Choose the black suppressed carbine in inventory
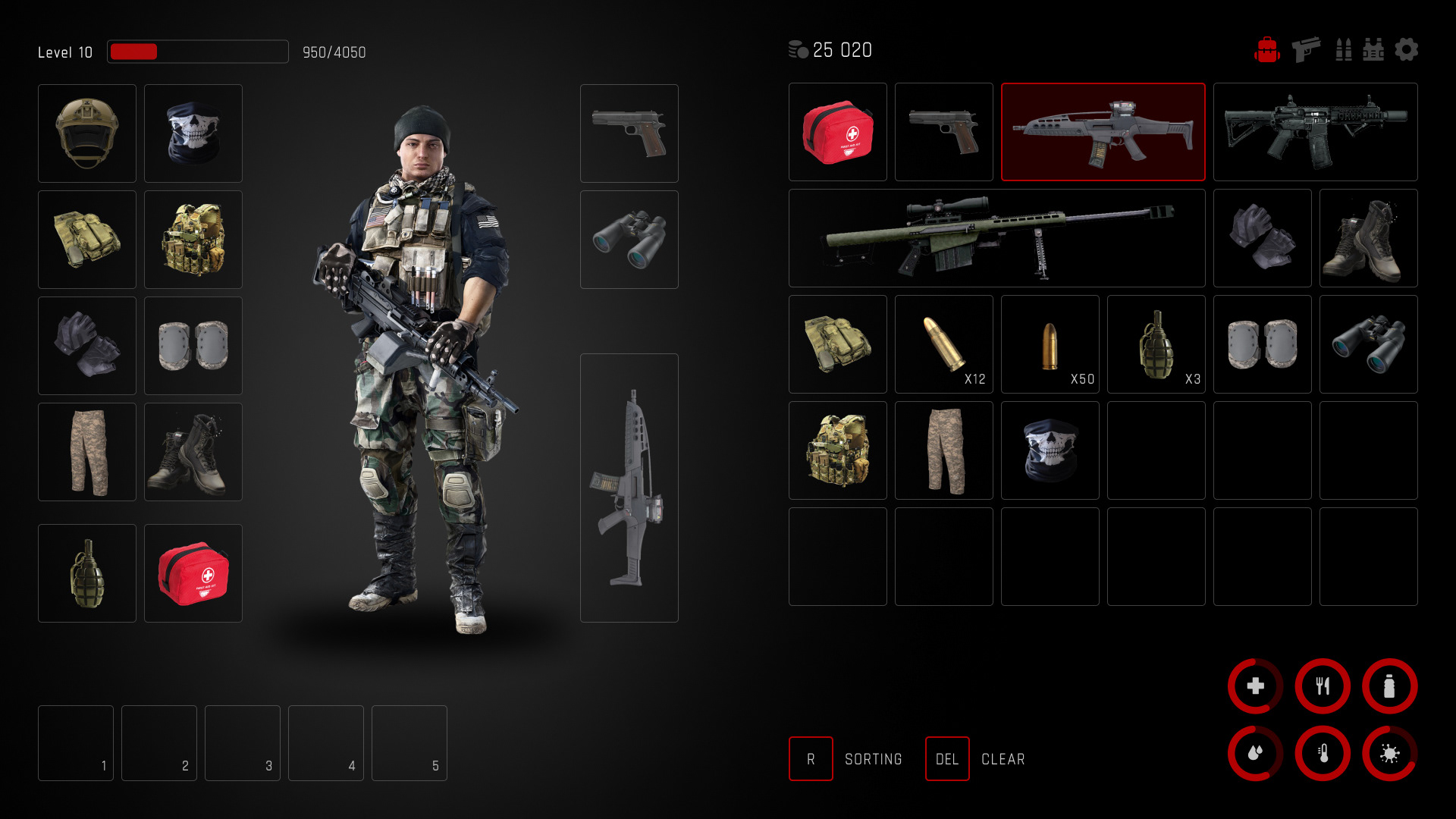The width and height of the screenshot is (1456, 819). click(1315, 132)
